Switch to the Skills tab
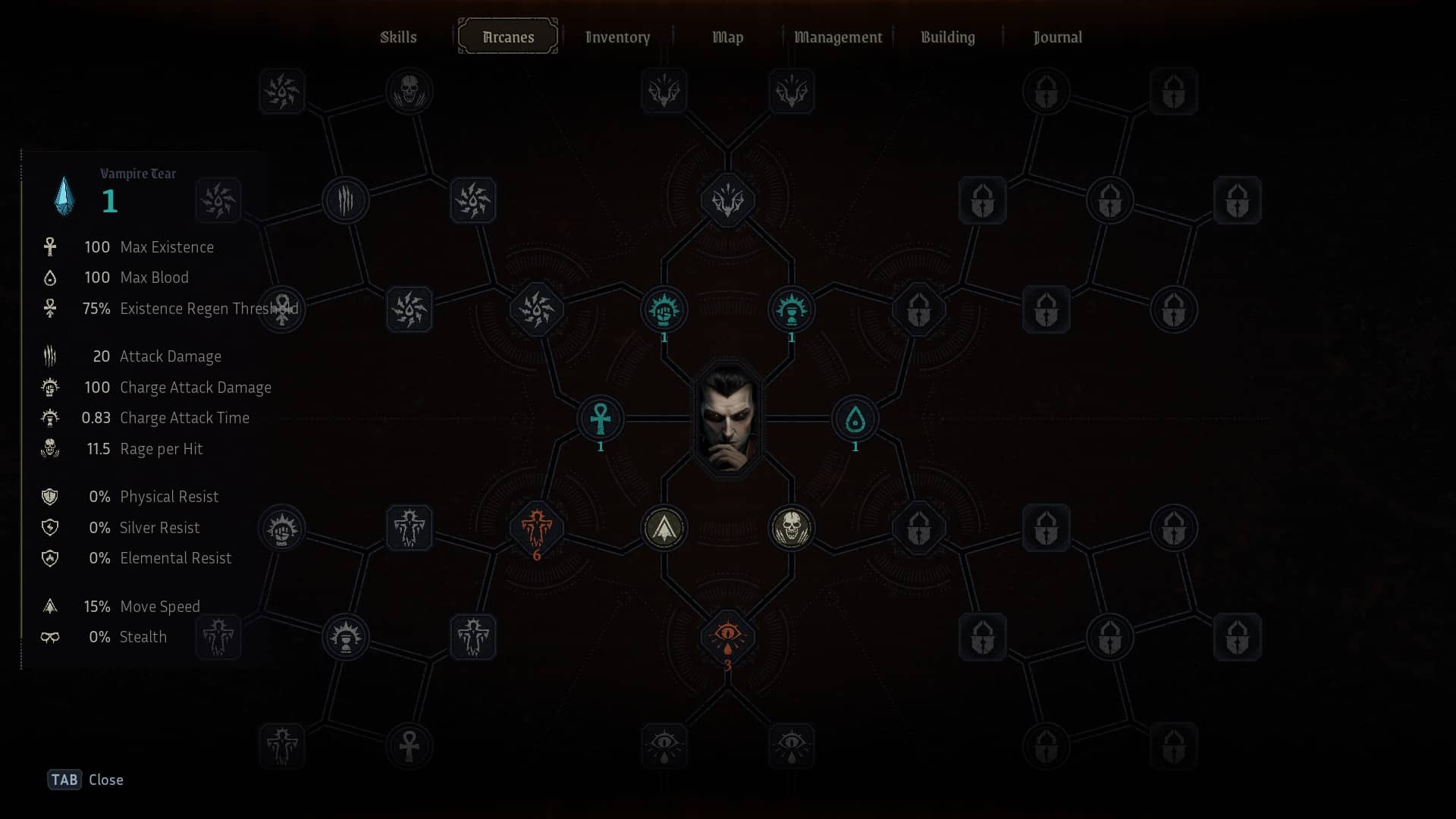 click(398, 37)
